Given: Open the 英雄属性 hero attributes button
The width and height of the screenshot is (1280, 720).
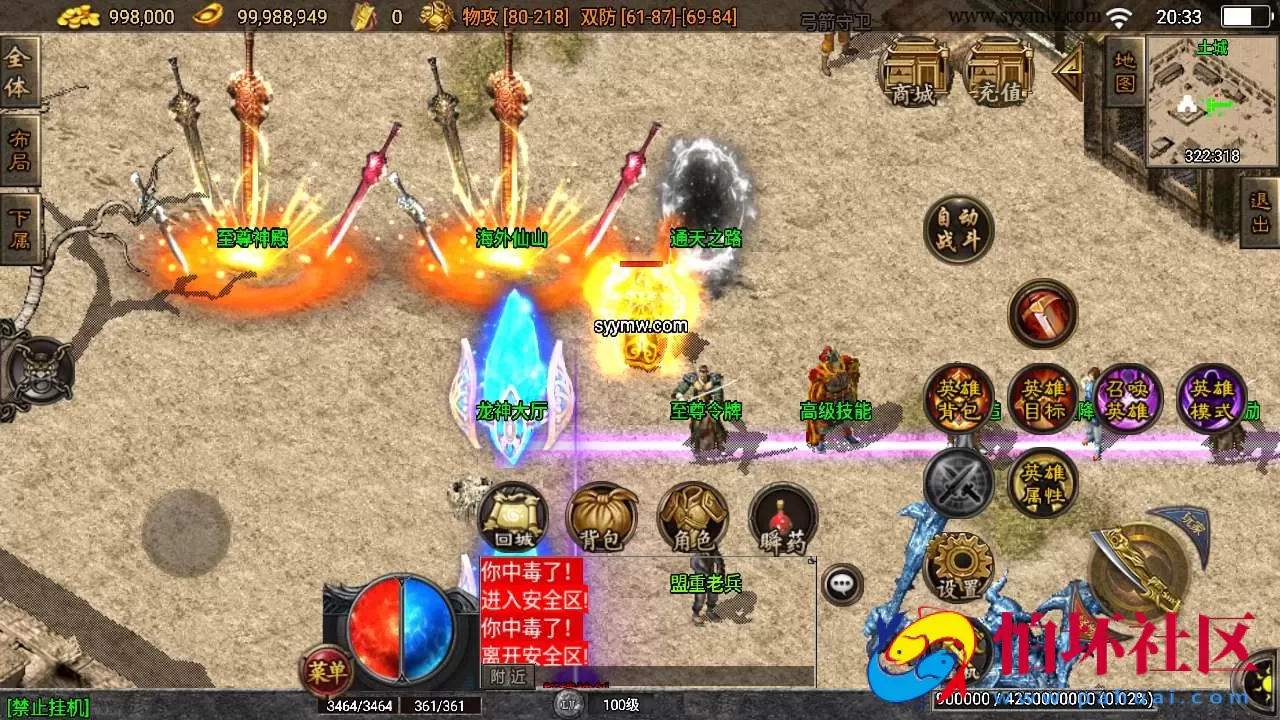Looking at the screenshot, I should [1043, 483].
